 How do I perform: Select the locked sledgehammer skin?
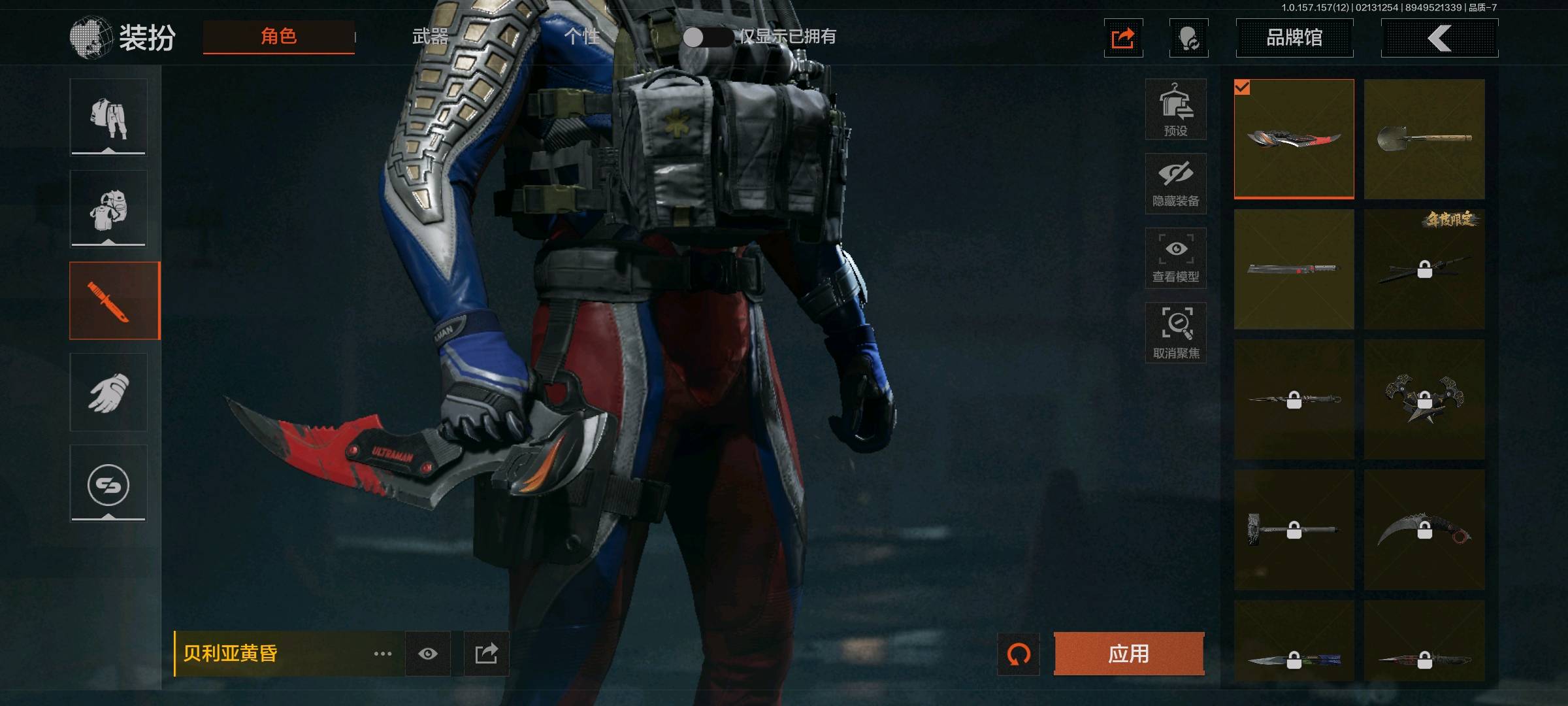[1294, 530]
